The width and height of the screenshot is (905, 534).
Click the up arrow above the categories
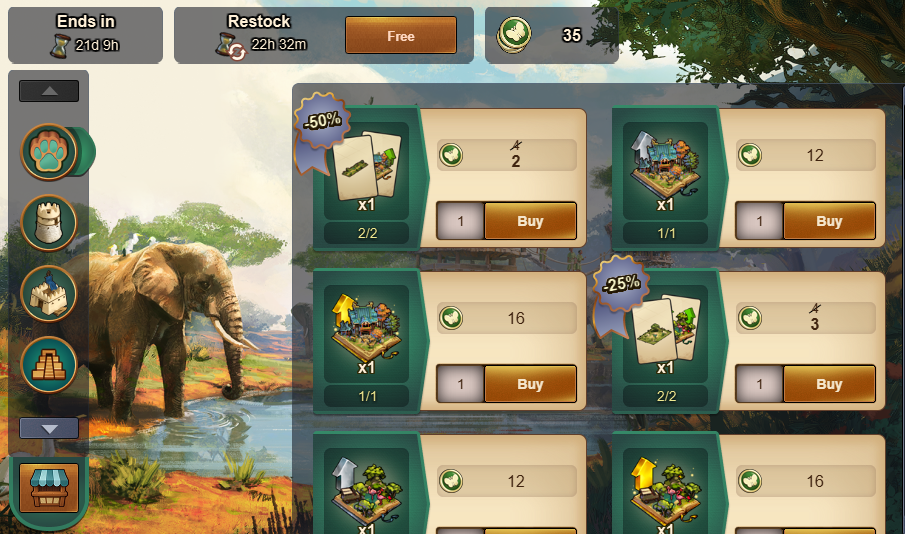click(49, 91)
